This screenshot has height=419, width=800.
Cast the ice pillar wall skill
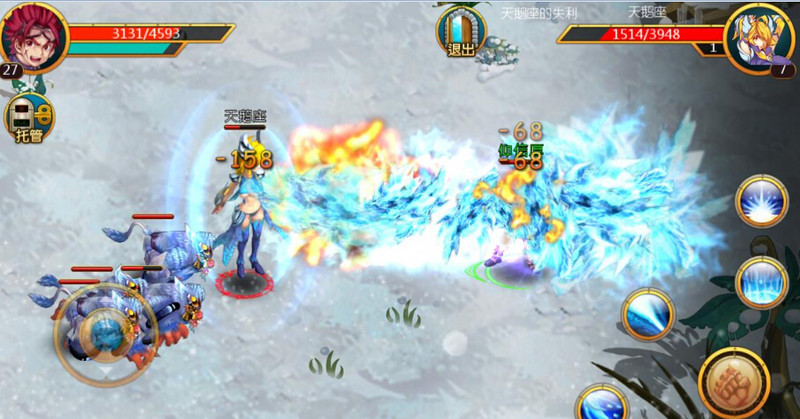(x=762, y=282)
